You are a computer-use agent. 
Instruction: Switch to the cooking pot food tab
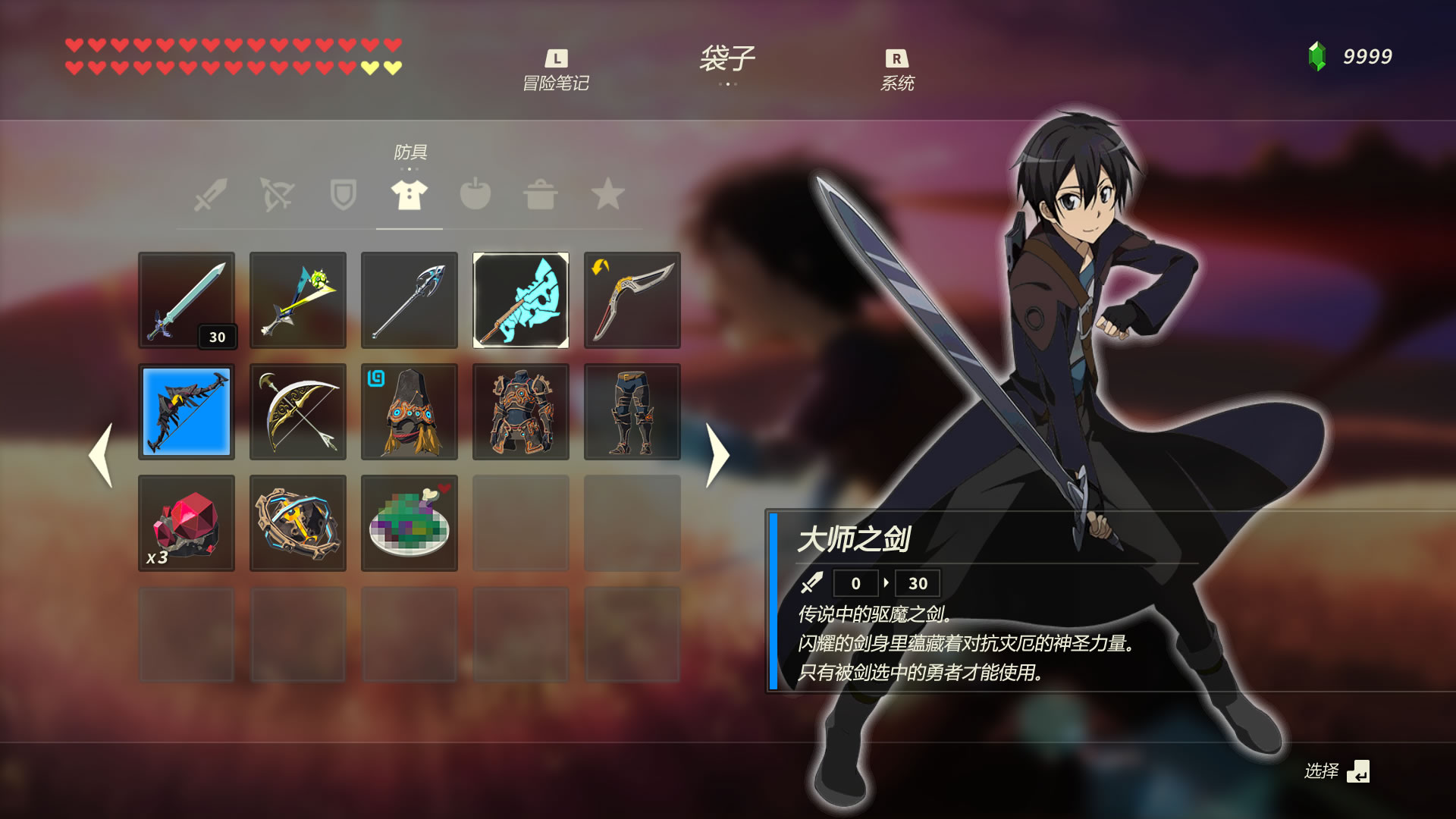click(541, 195)
